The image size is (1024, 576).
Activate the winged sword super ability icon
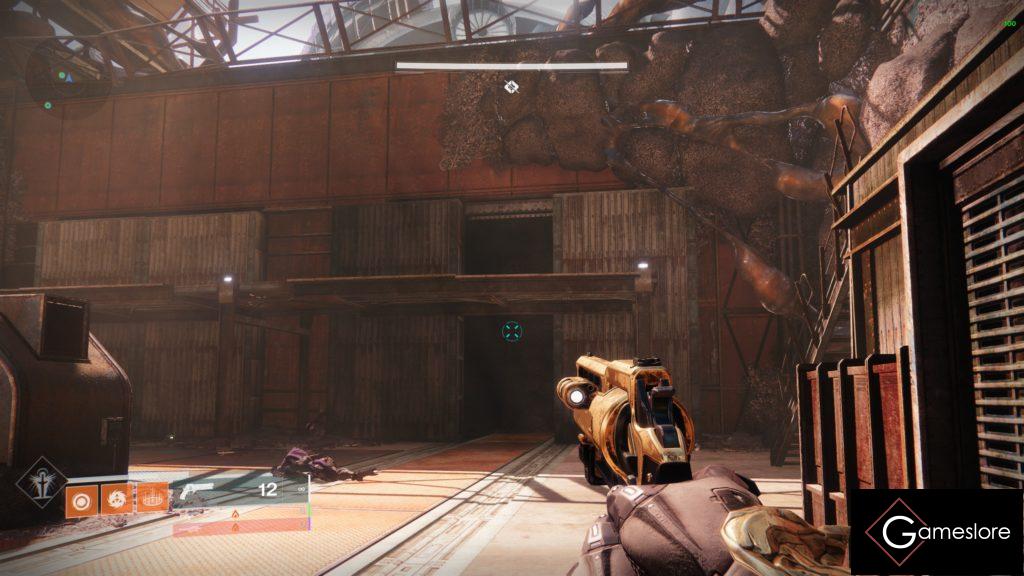[43, 485]
